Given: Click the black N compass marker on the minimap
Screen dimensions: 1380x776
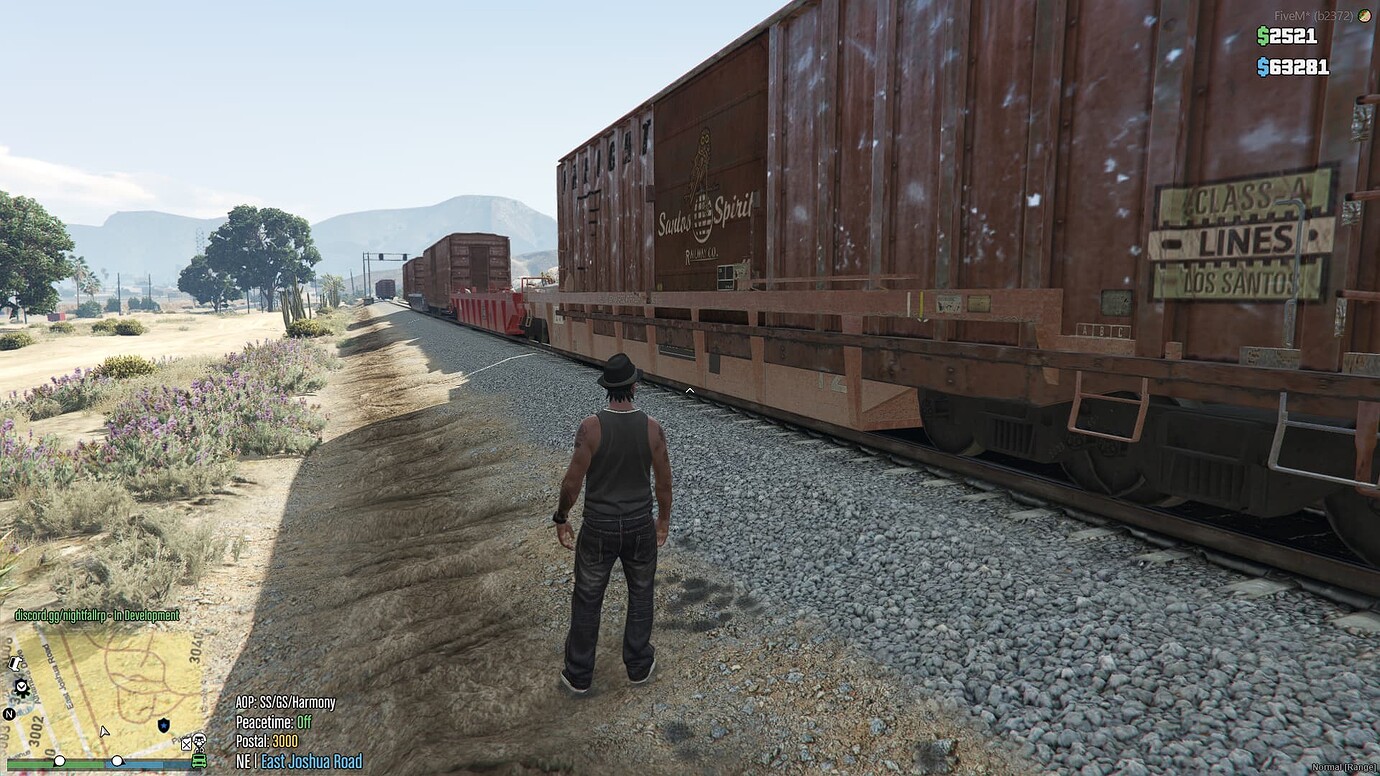Looking at the screenshot, I should tap(8, 713).
